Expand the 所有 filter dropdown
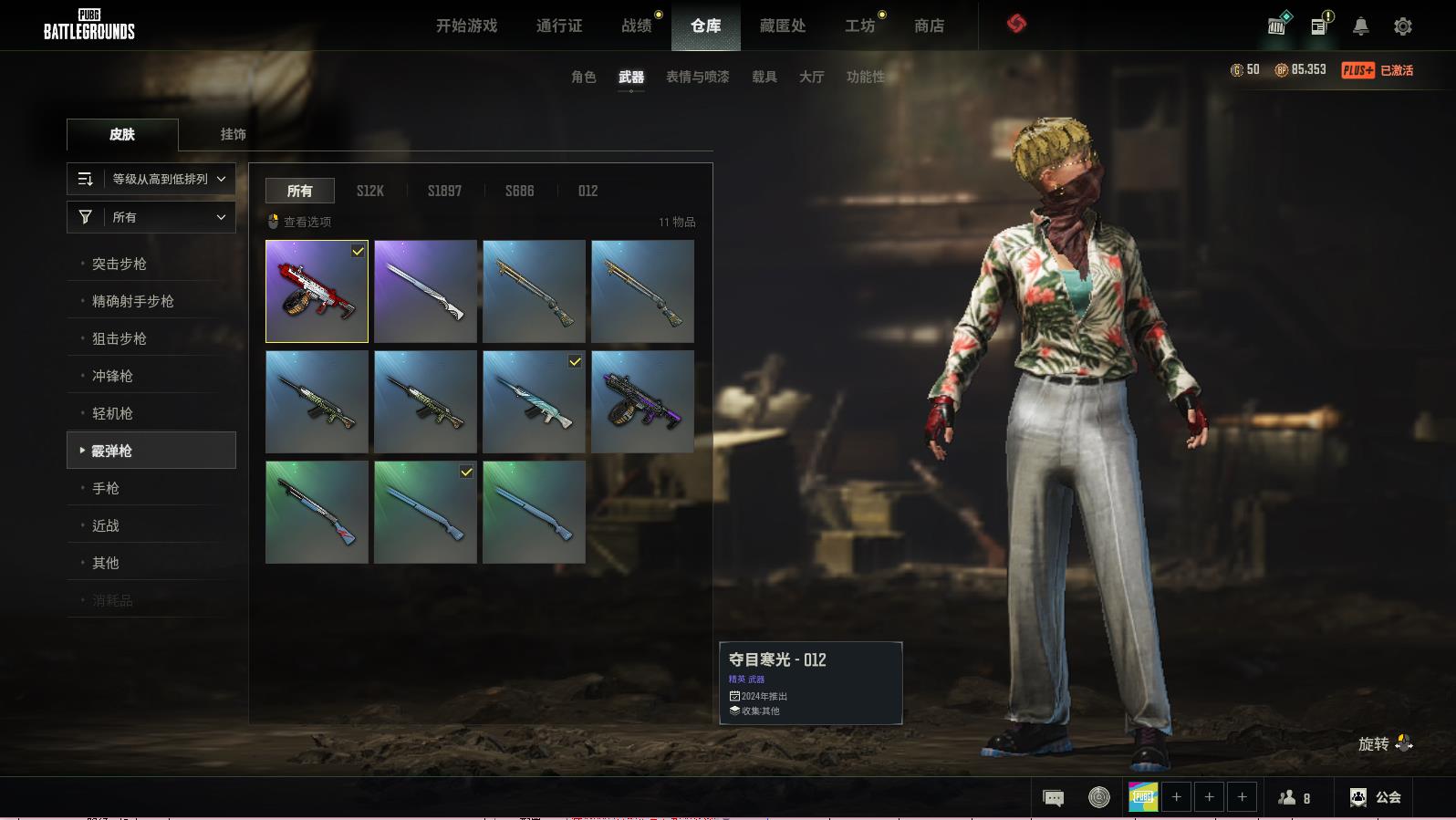1456x820 pixels. click(x=151, y=217)
